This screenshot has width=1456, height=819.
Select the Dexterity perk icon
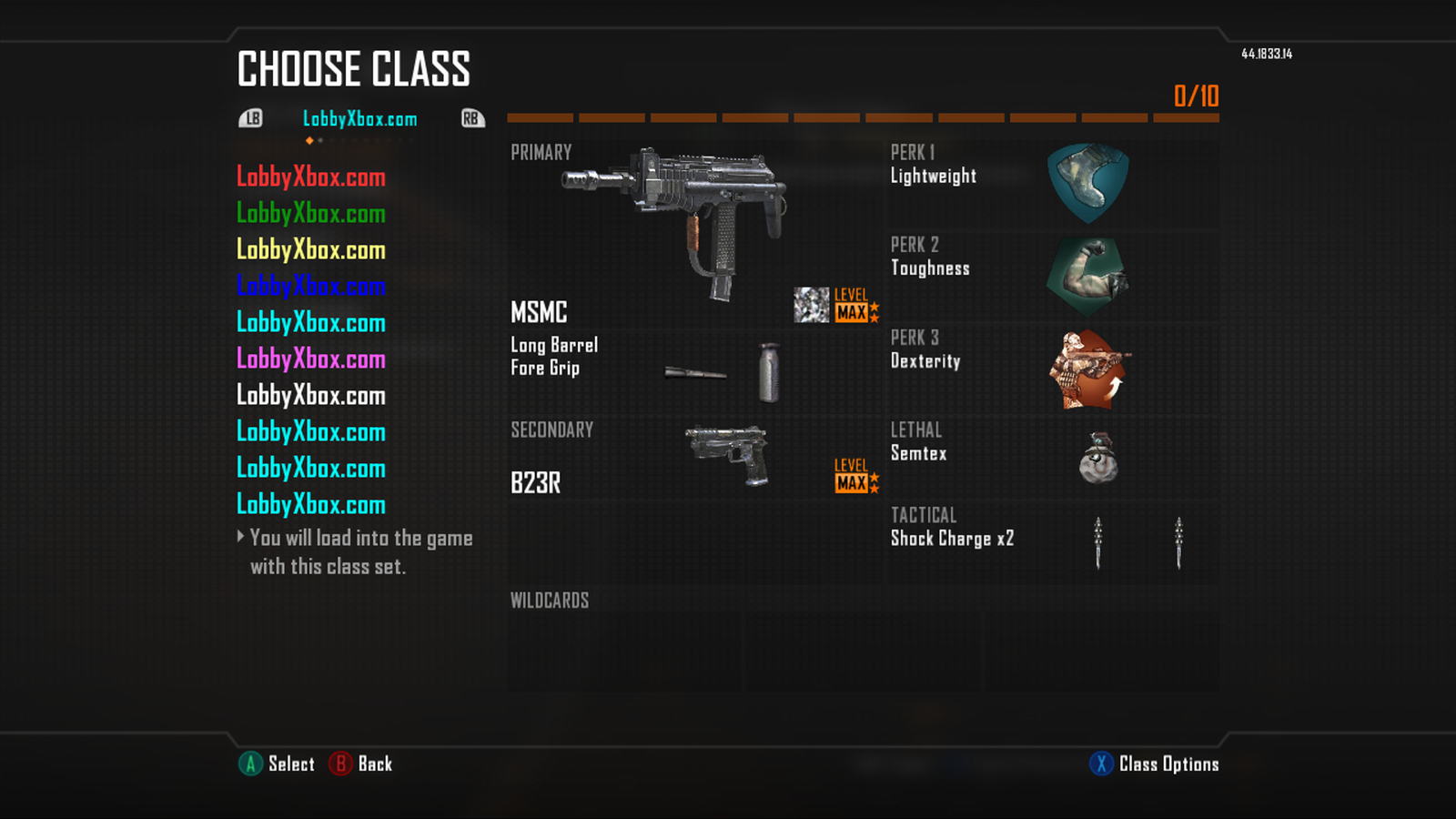[1090, 369]
